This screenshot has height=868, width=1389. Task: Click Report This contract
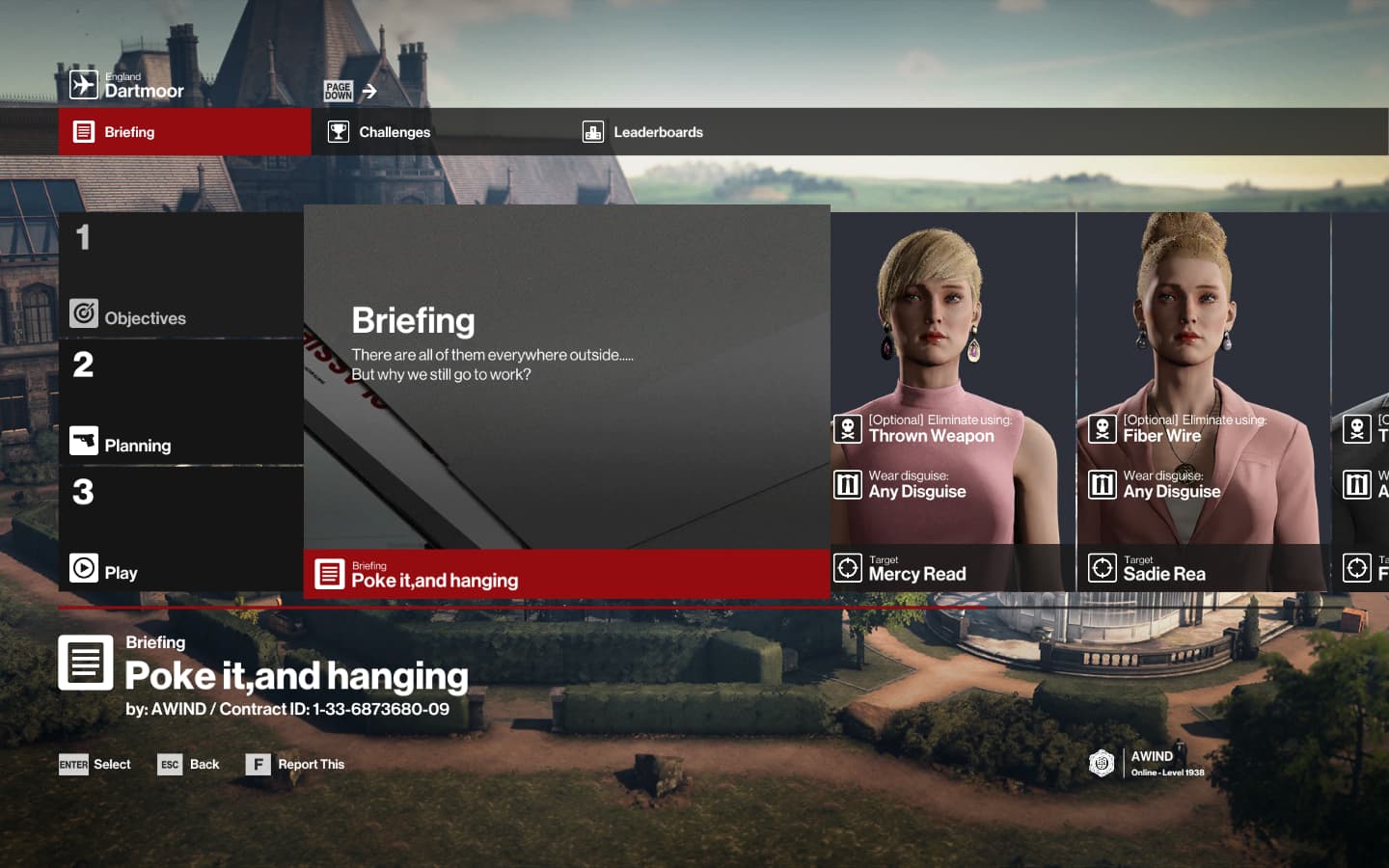coord(295,765)
